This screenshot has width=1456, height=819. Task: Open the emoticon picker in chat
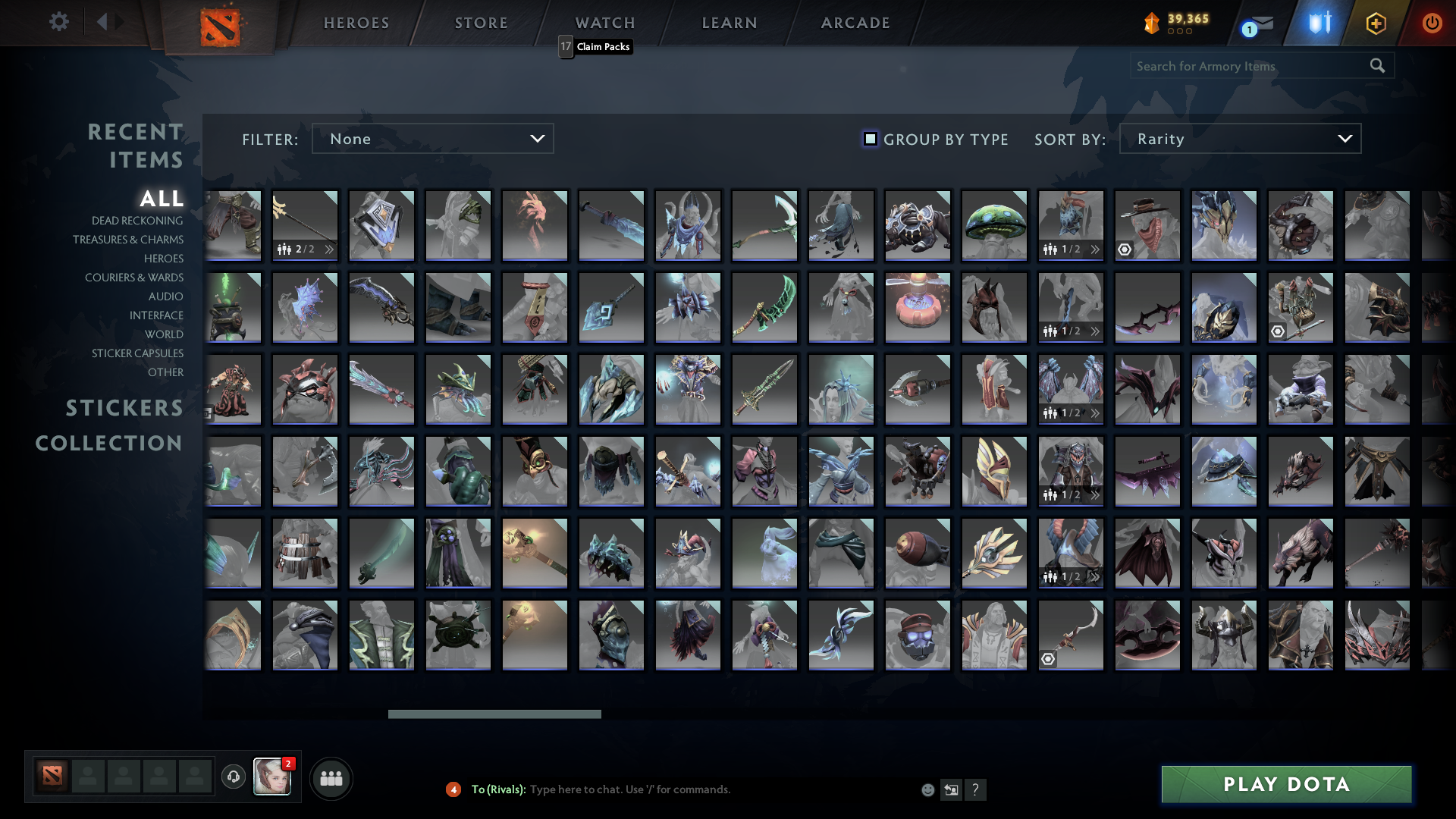[x=927, y=789]
